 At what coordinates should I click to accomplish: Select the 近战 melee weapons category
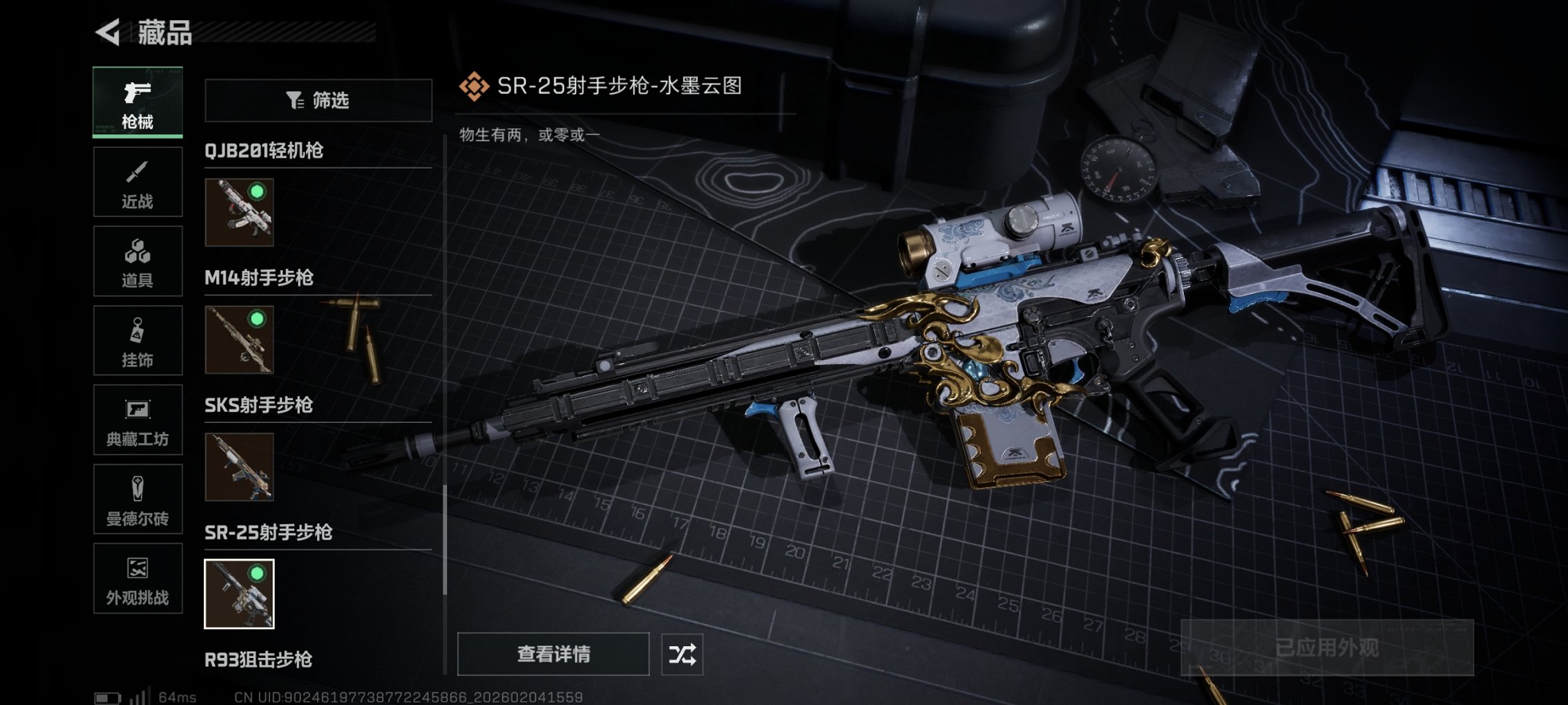coord(137,182)
